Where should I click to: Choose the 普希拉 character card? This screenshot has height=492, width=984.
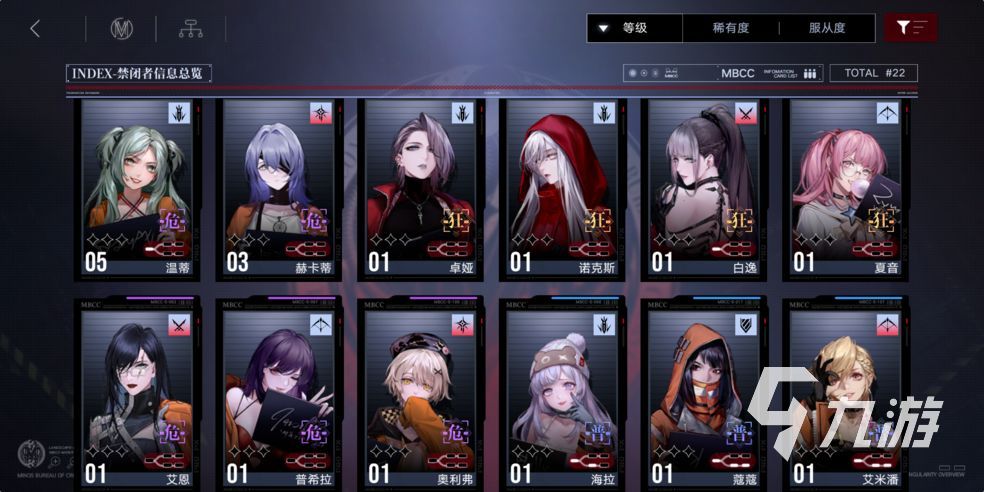click(x=279, y=395)
